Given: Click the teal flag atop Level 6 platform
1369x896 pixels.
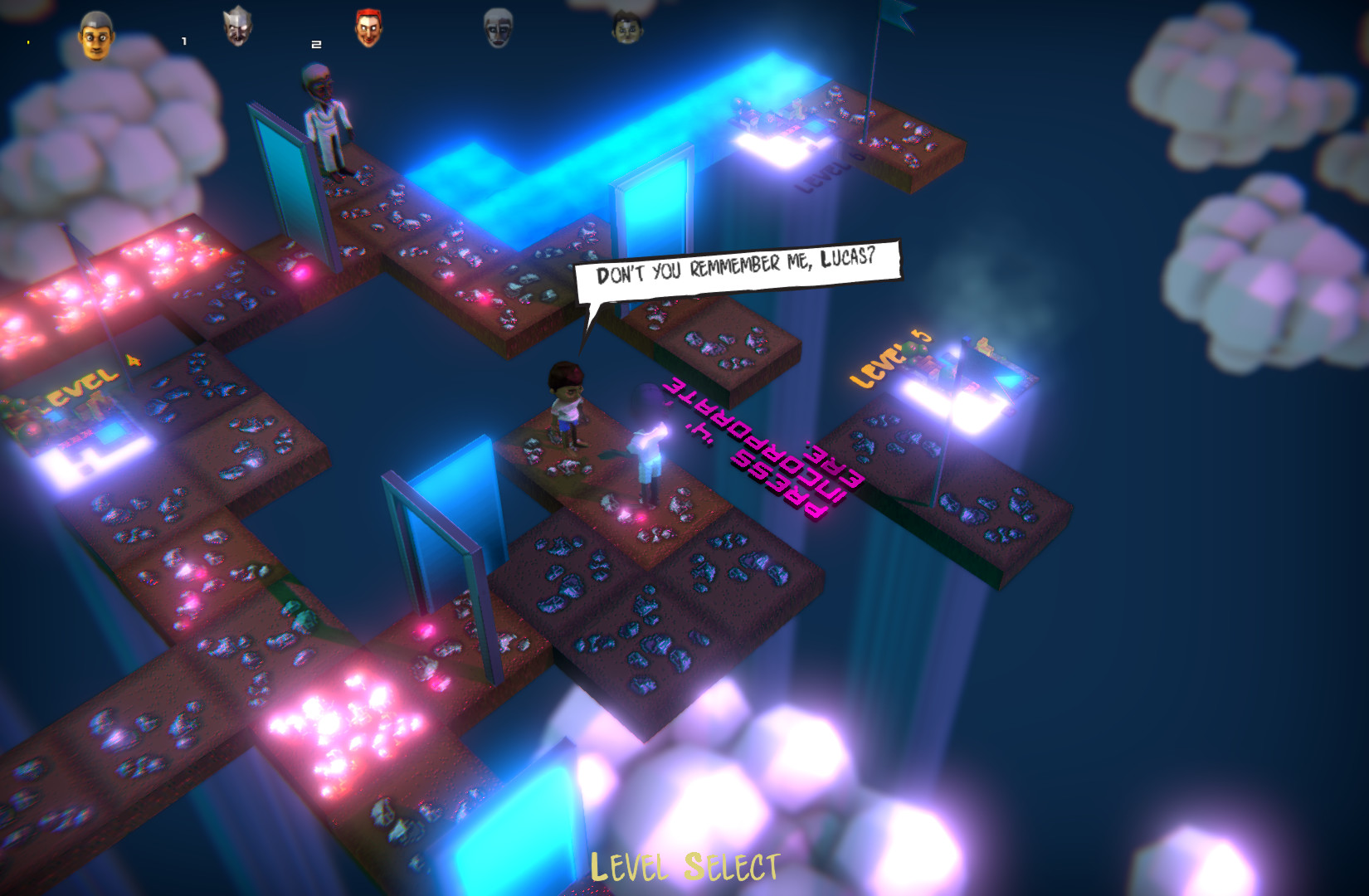Looking at the screenshot, I should tap(895, 18).
